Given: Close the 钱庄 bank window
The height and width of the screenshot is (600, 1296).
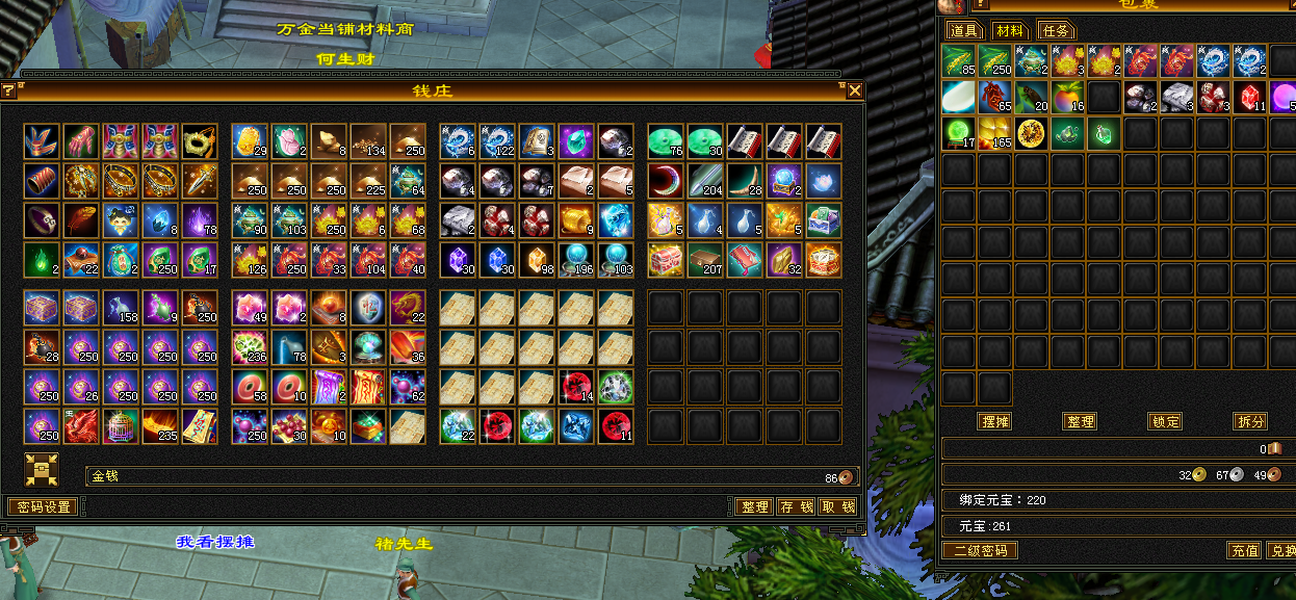Looking at the screenshot, I should click(x=855, y=91).
